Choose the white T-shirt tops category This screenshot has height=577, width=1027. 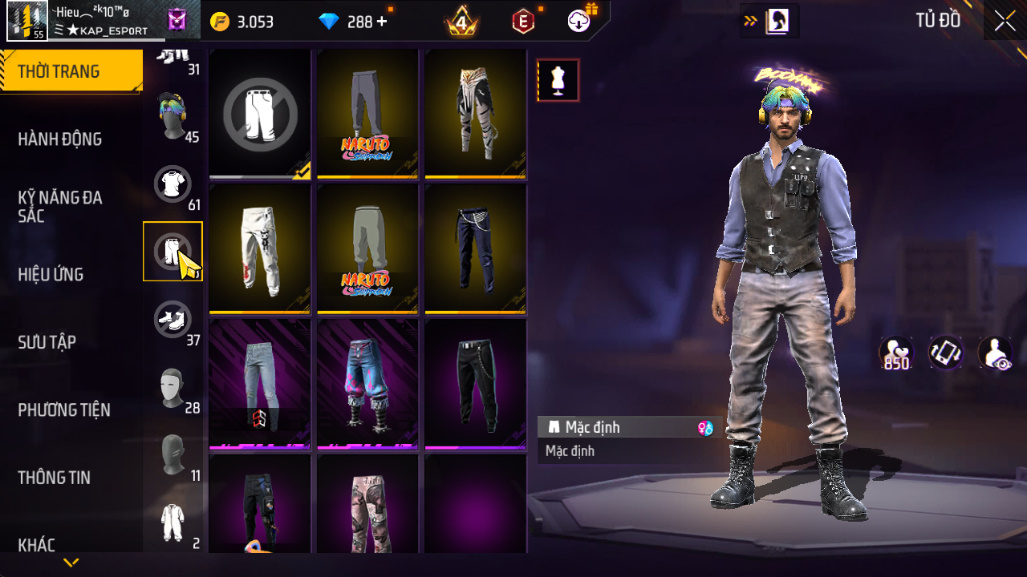click(x=172, y=184)
